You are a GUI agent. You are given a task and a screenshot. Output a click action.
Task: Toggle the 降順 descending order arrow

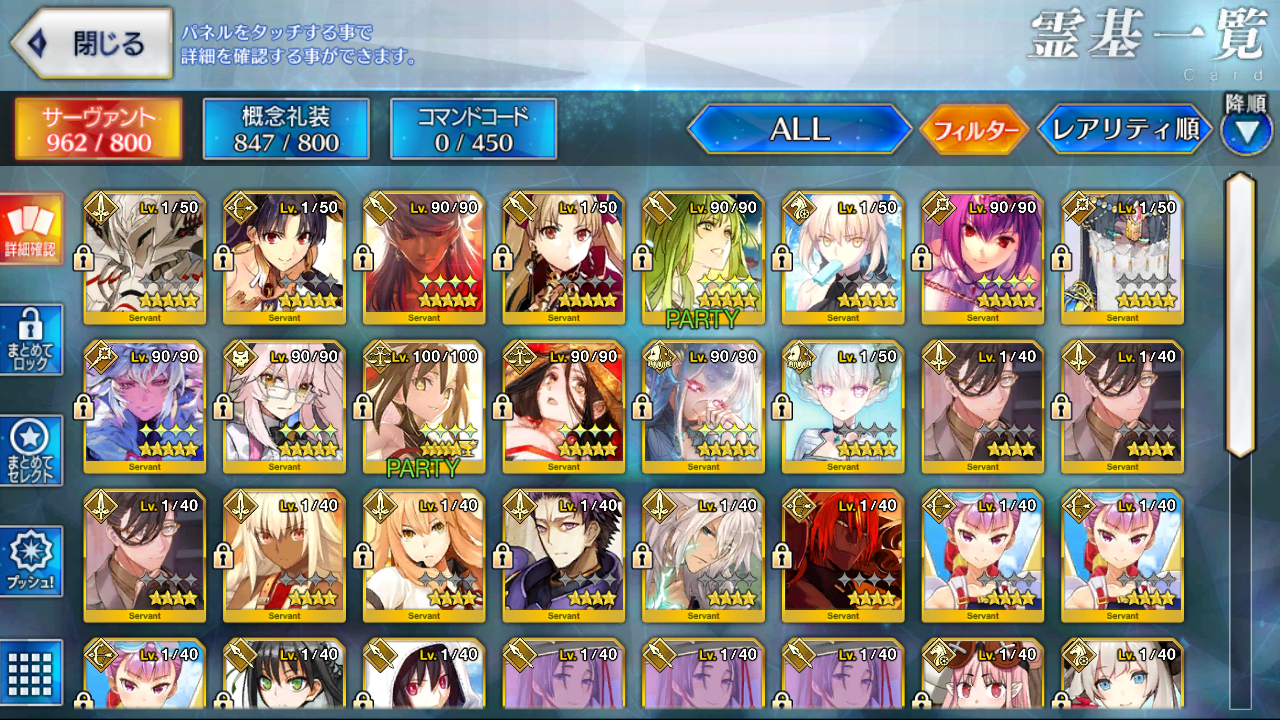(x=1245, y=130)
